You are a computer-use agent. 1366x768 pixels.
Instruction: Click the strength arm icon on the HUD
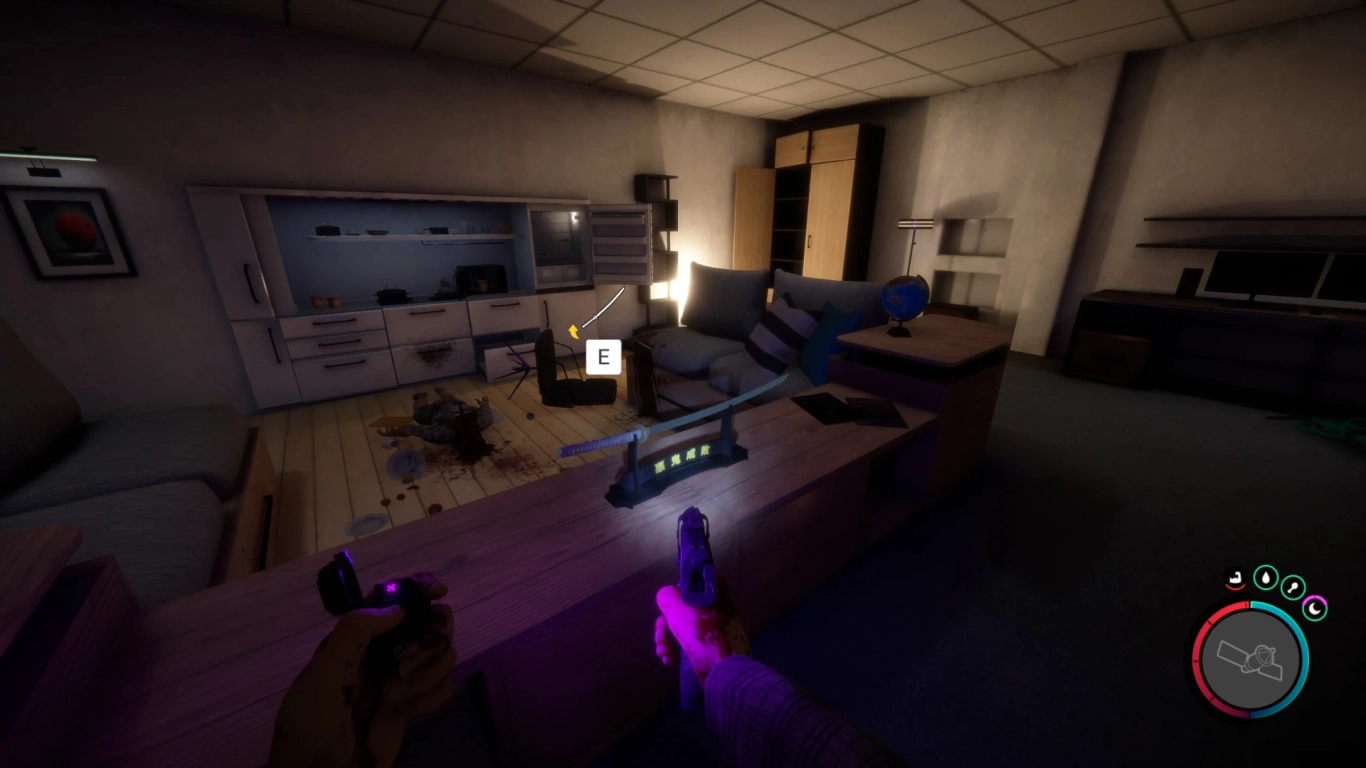[1233, 577]
